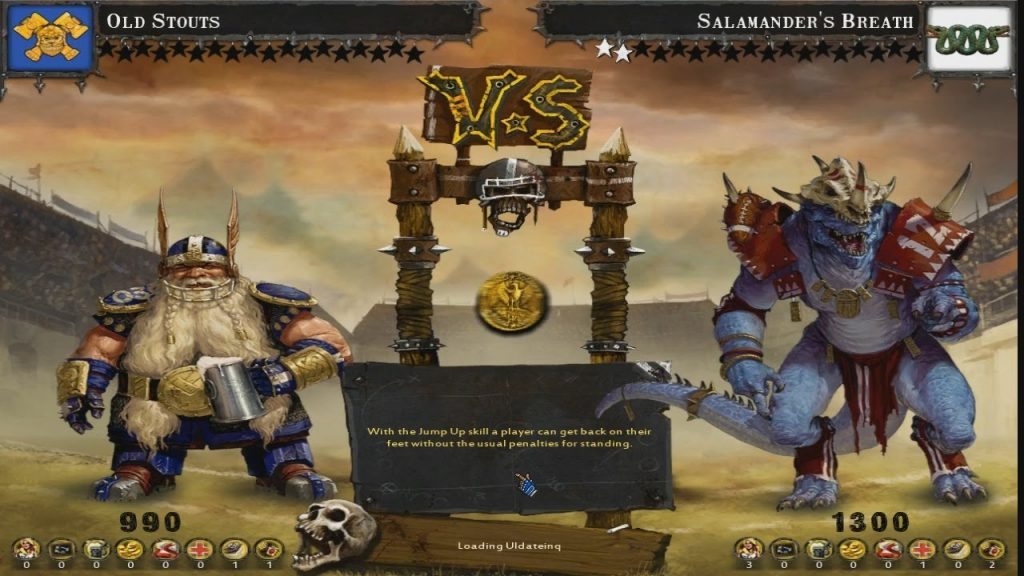This screenshot has width=1024, height=576.
Task: Choose Salamander's Breath's beer mug icon
Action: [817, 549]
